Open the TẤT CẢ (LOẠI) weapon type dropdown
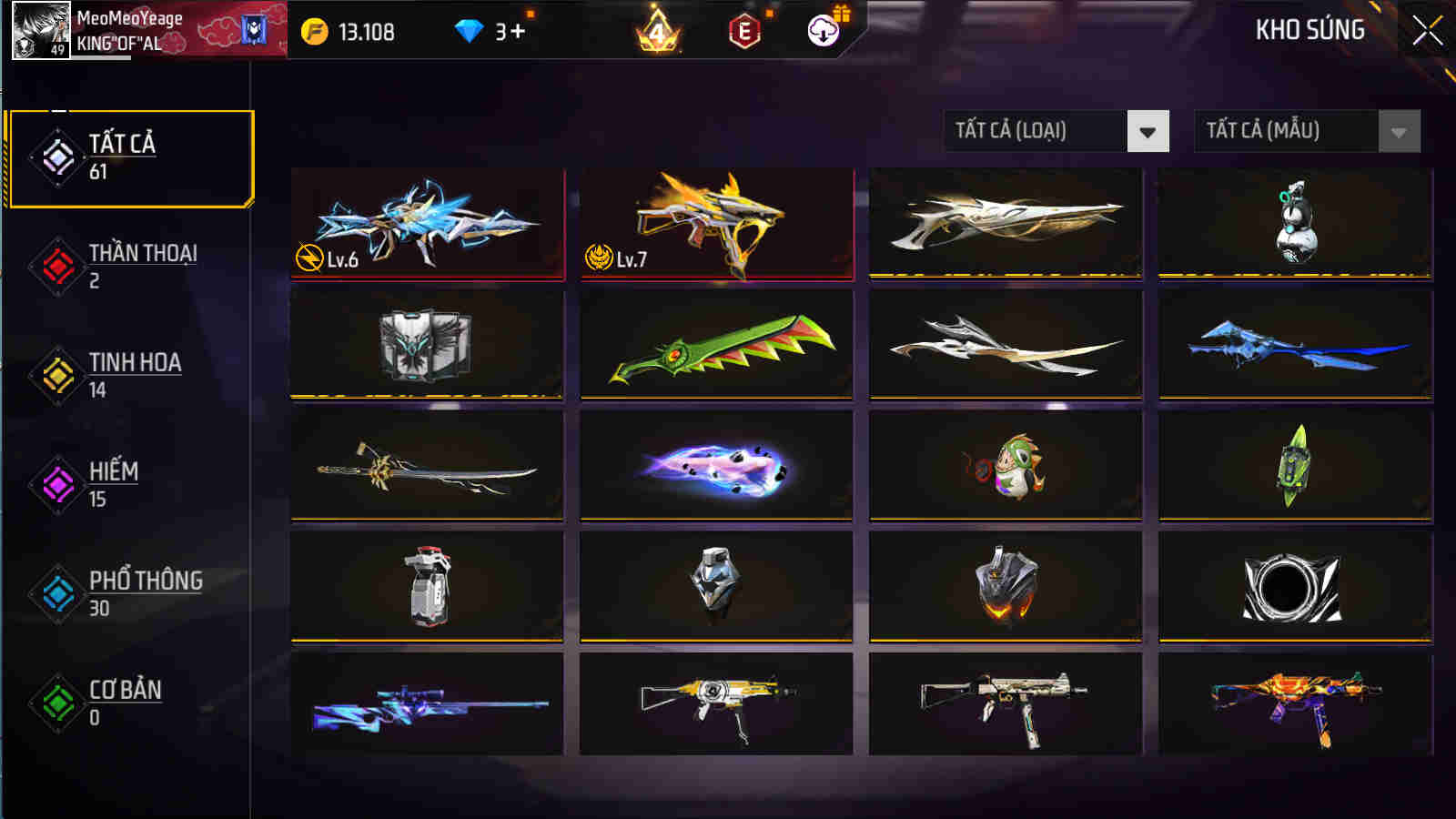 point(1037,132)
